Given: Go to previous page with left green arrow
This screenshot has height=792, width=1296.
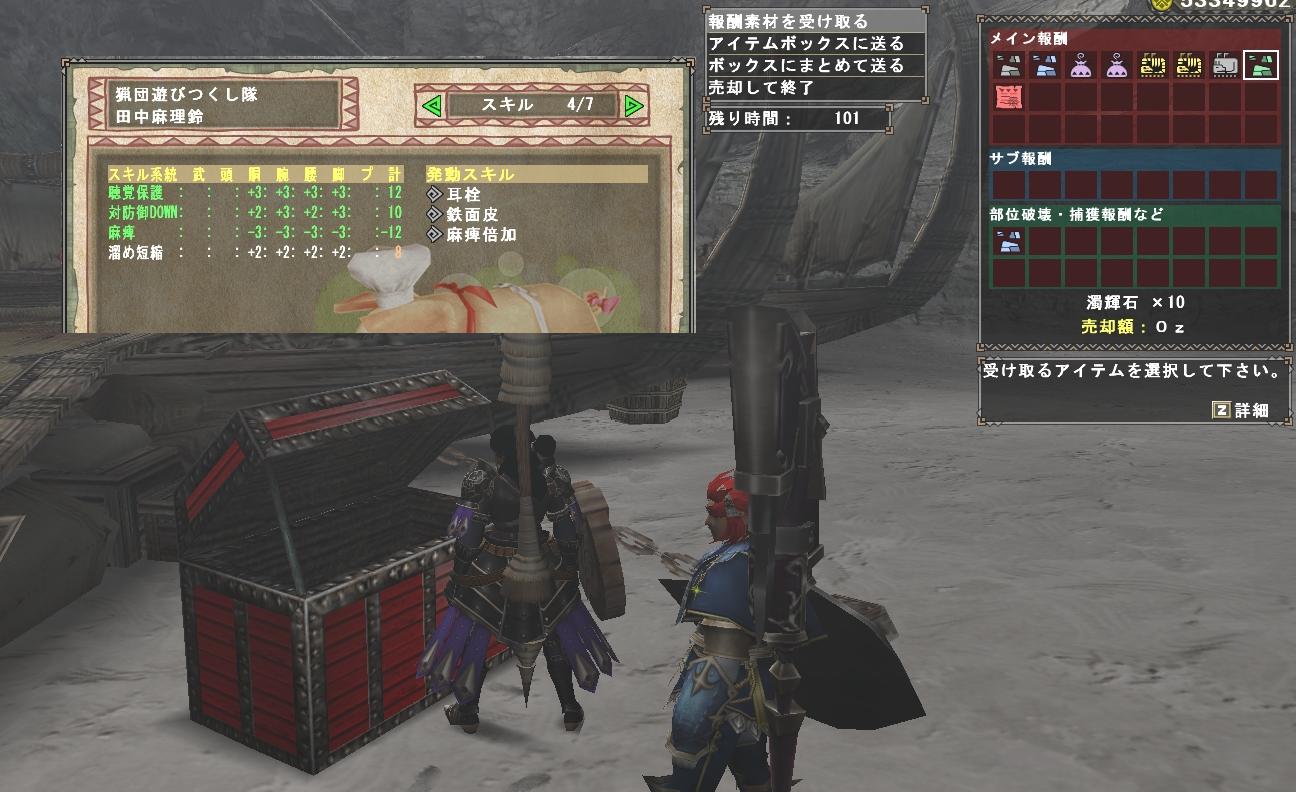Looking at the screenshot, I should (x=431, y=105).
